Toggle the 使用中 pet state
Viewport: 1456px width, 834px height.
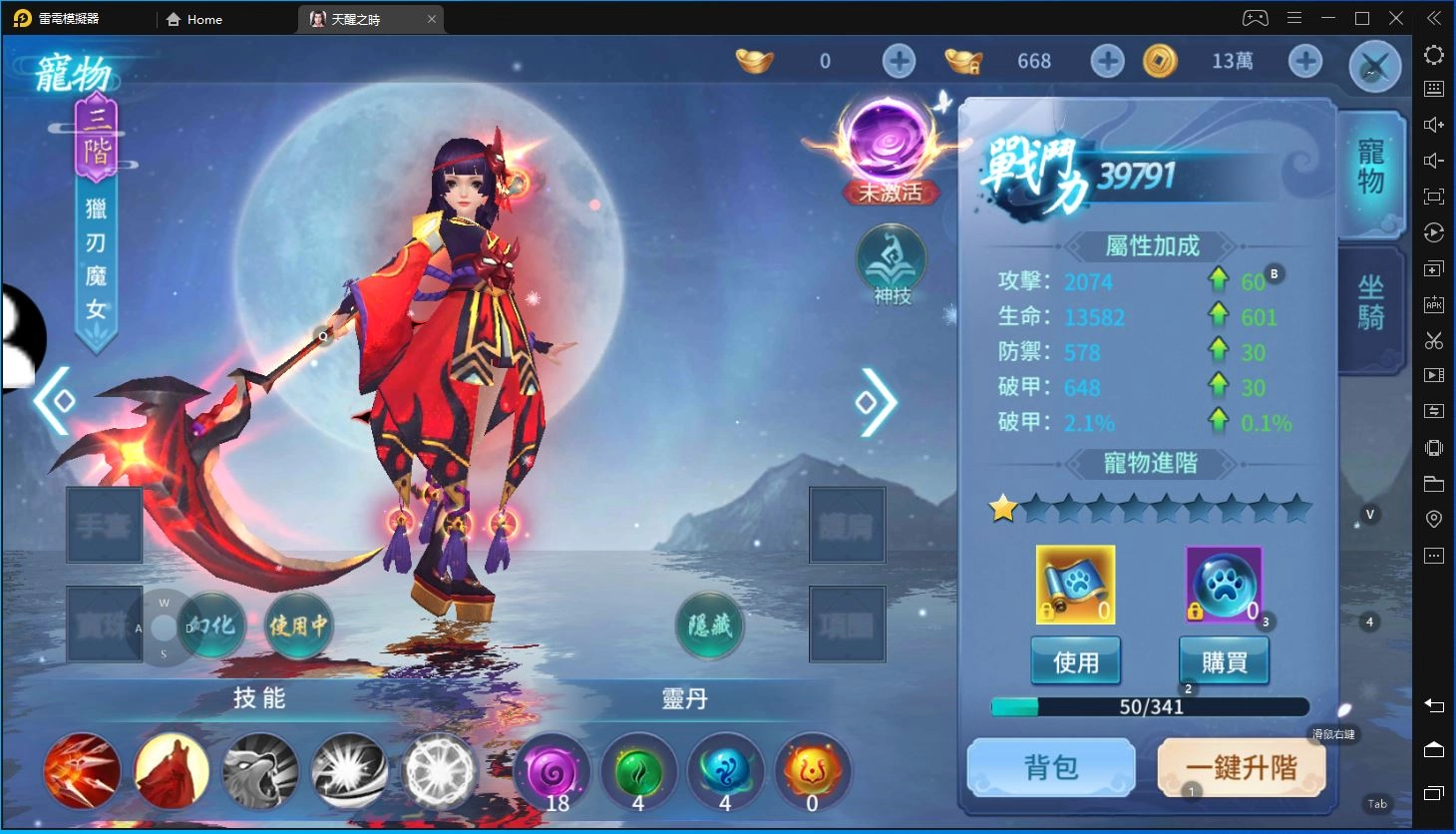click(297, 626)
